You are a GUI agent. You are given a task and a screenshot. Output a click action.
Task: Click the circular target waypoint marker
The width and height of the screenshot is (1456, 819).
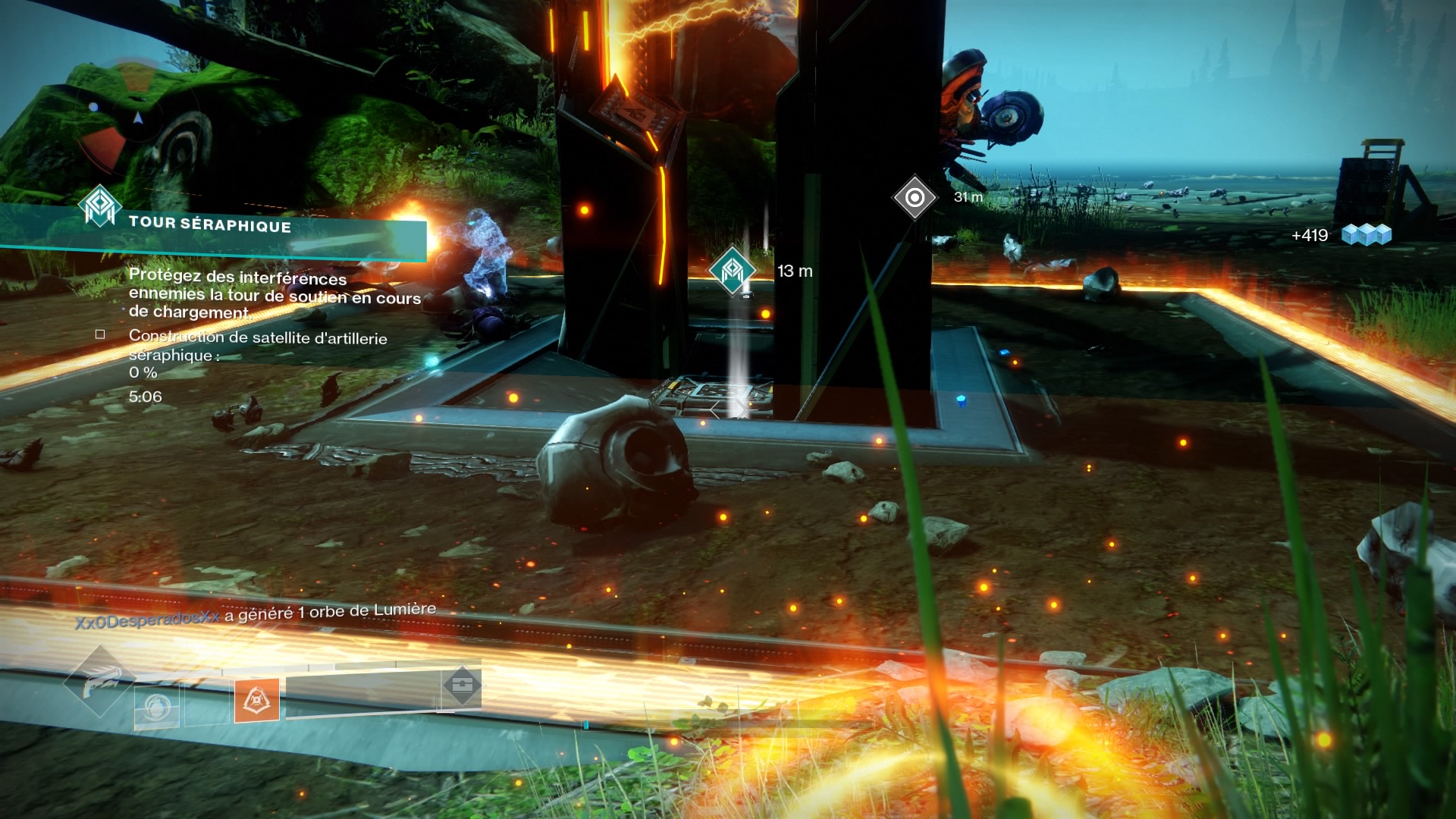[915, 198]
